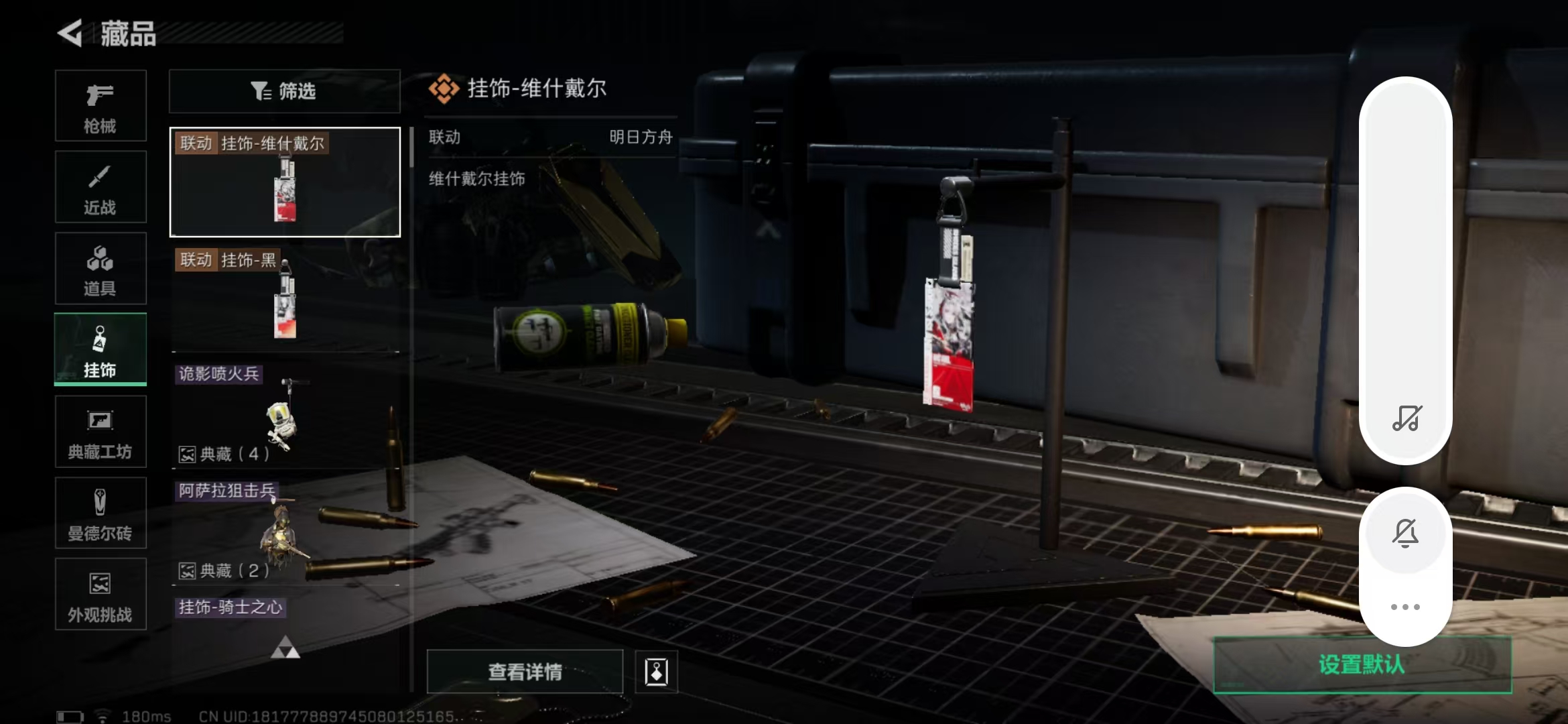This screenshot has height=724, width=1568.
Task: Open the 外观挑战 appearance challenge section
Action: [x=101, y=594]
